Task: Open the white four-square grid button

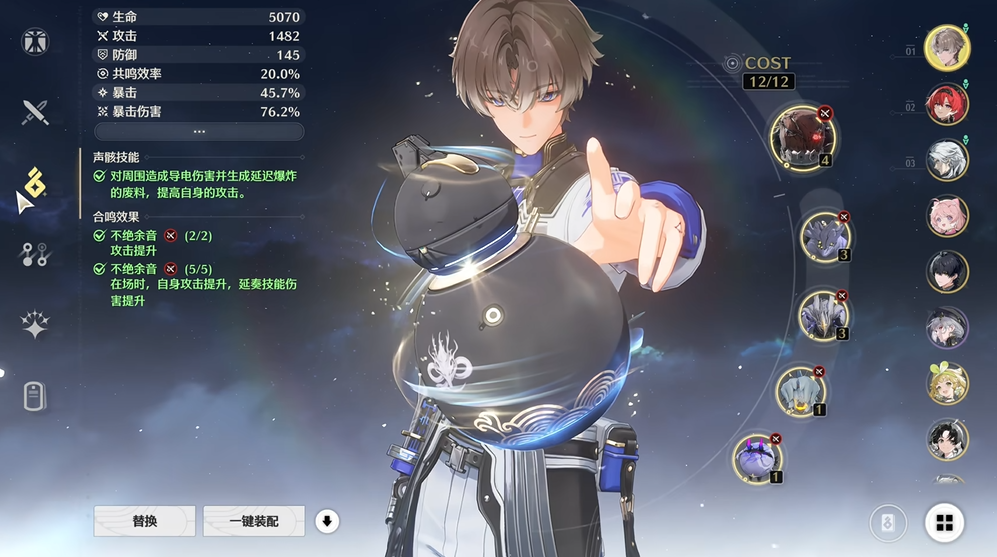Action: pyautogui.click(x=944, y=521)
